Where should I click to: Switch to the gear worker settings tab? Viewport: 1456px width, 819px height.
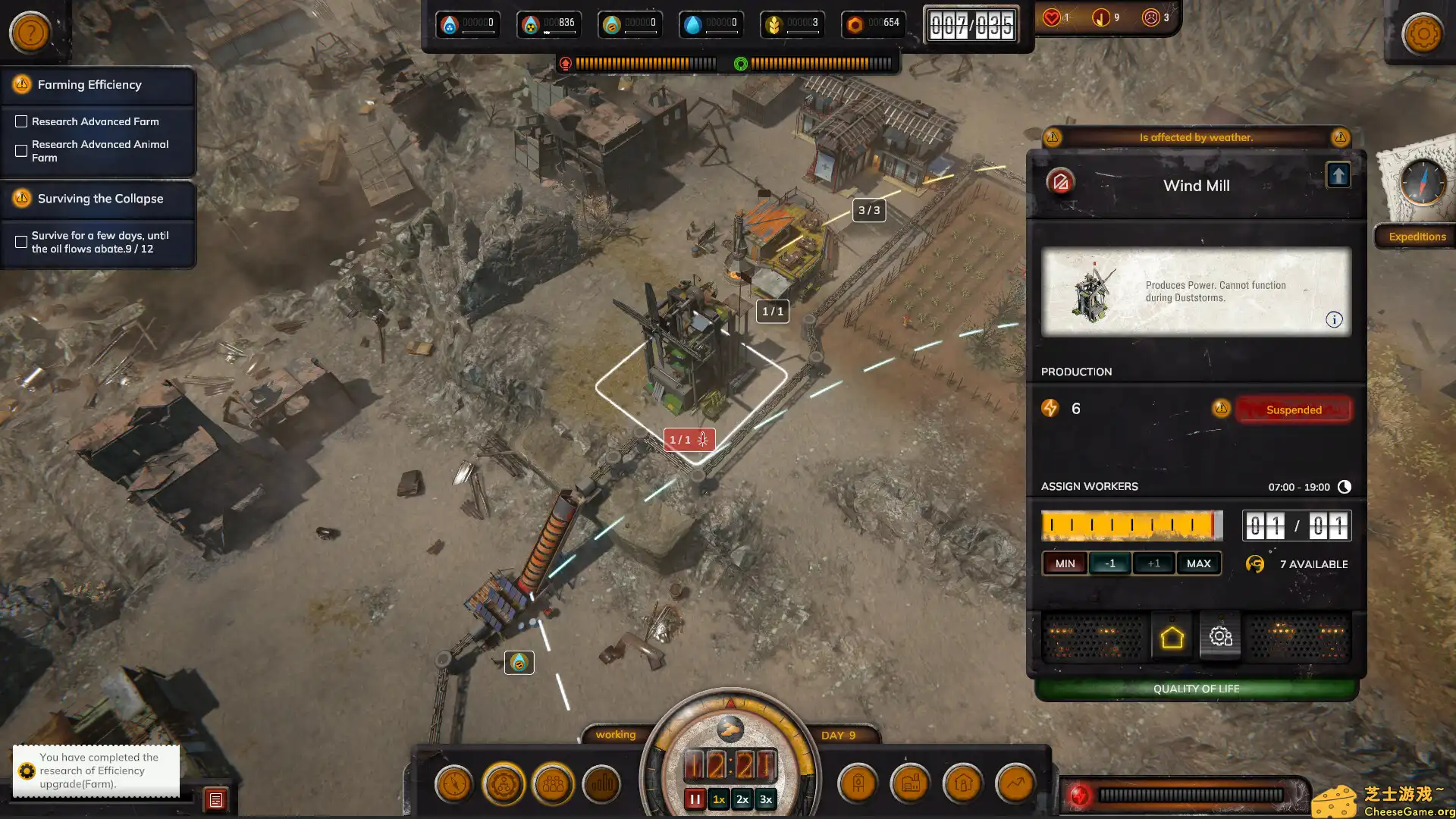coord(1220,638)
